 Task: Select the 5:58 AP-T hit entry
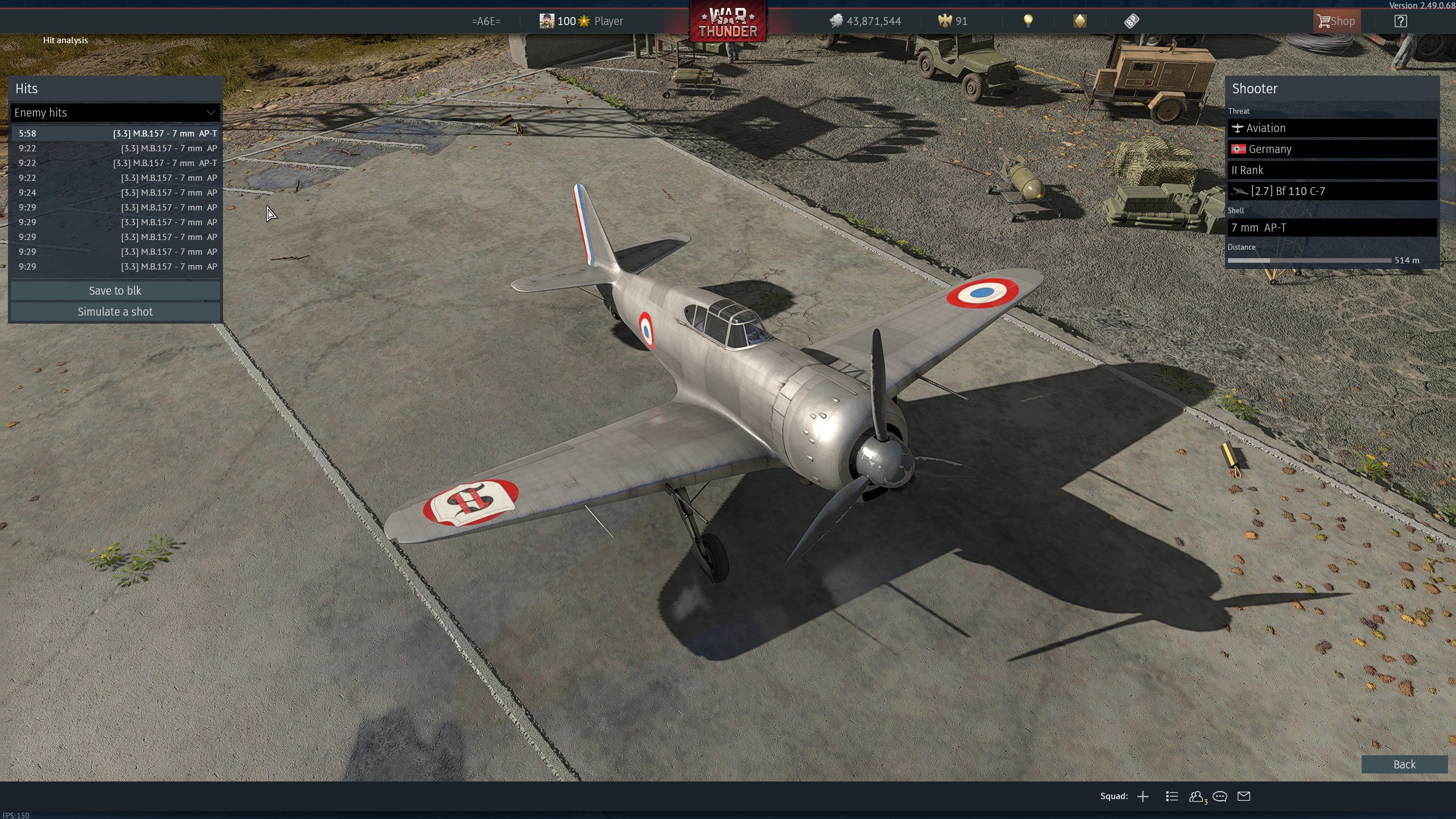click(x=116, y=134)
